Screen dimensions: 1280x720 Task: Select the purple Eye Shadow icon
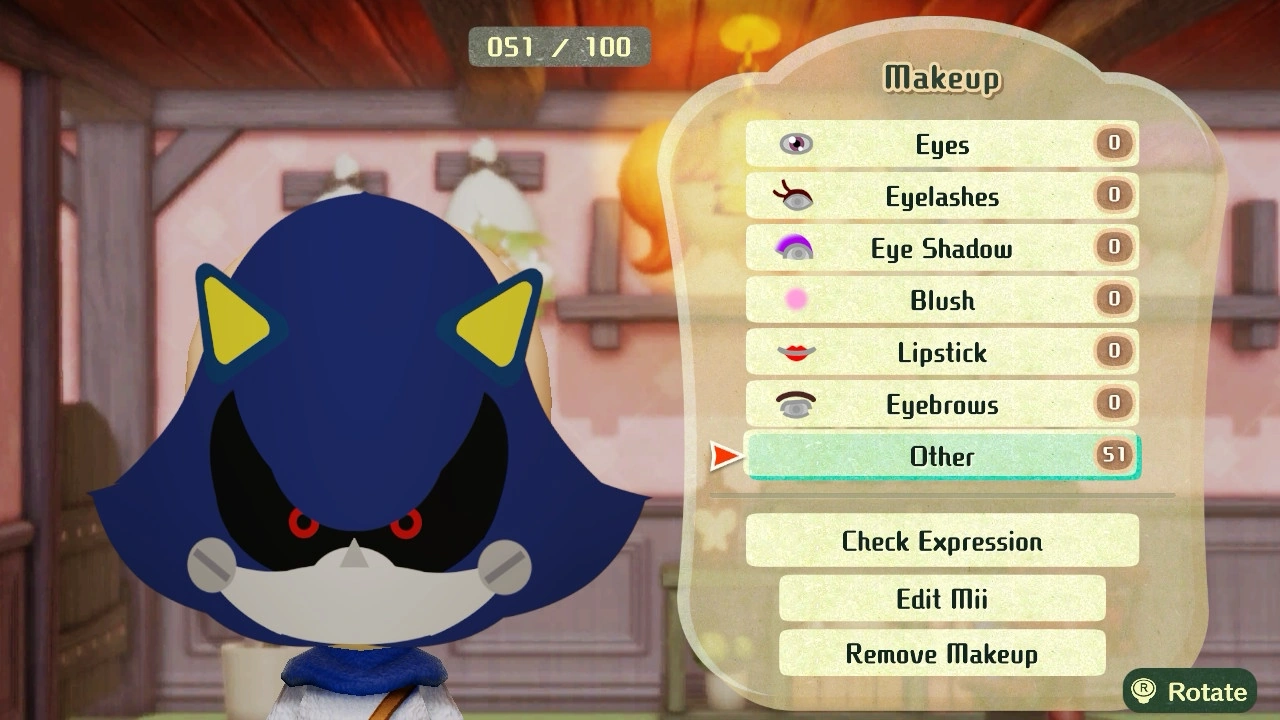pyautogui.click(x=795, y=248)
